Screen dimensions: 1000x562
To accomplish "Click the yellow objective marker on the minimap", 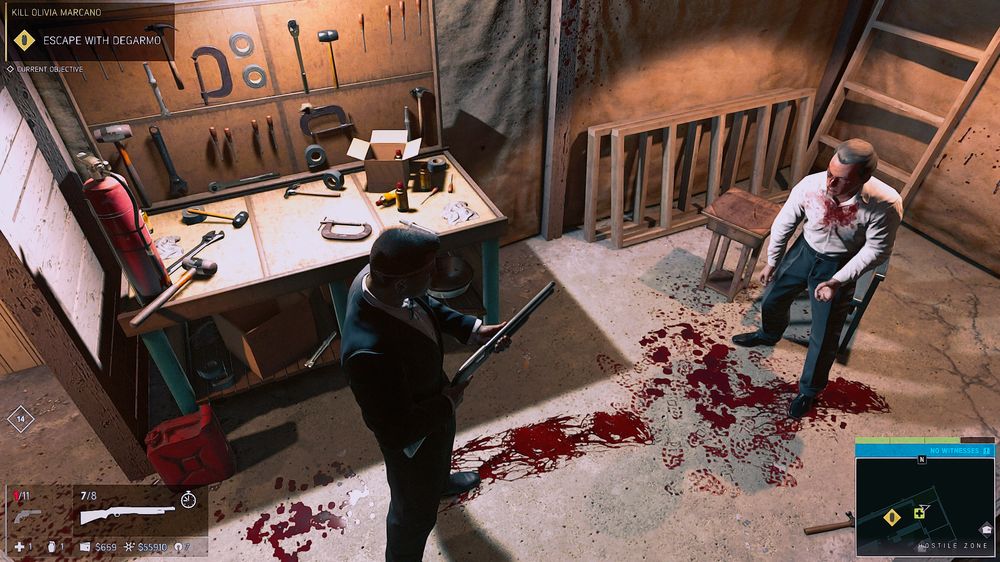I will tap(891, 516).
